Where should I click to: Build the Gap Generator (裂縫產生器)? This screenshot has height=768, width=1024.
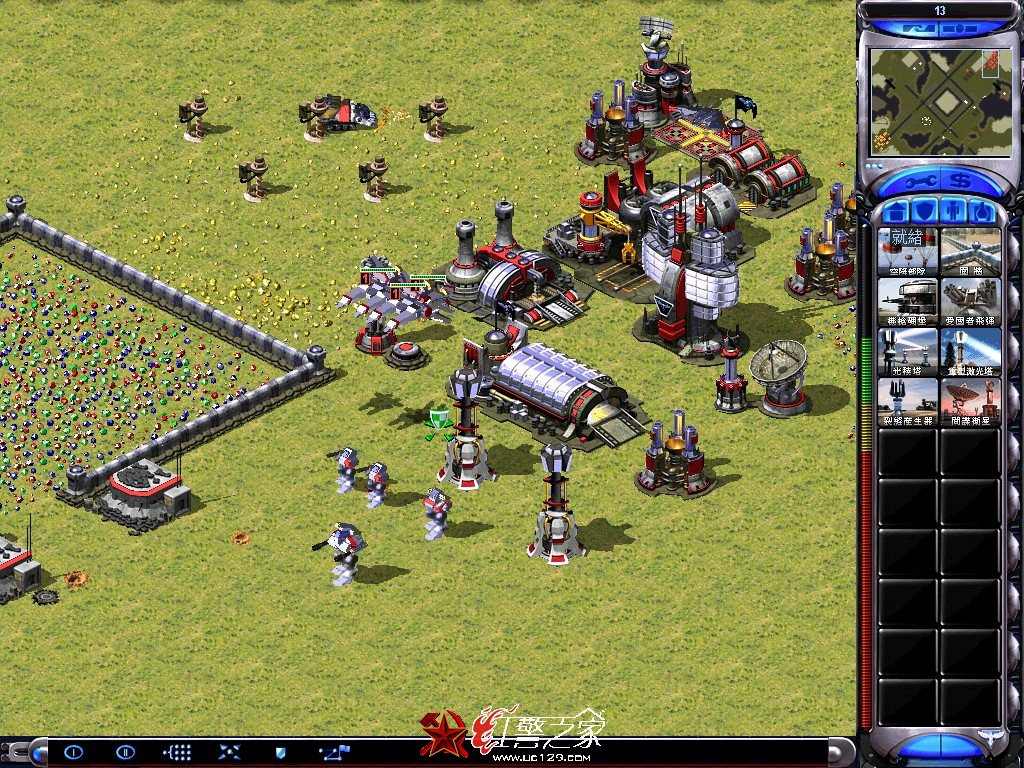click(x=908, y=401)
